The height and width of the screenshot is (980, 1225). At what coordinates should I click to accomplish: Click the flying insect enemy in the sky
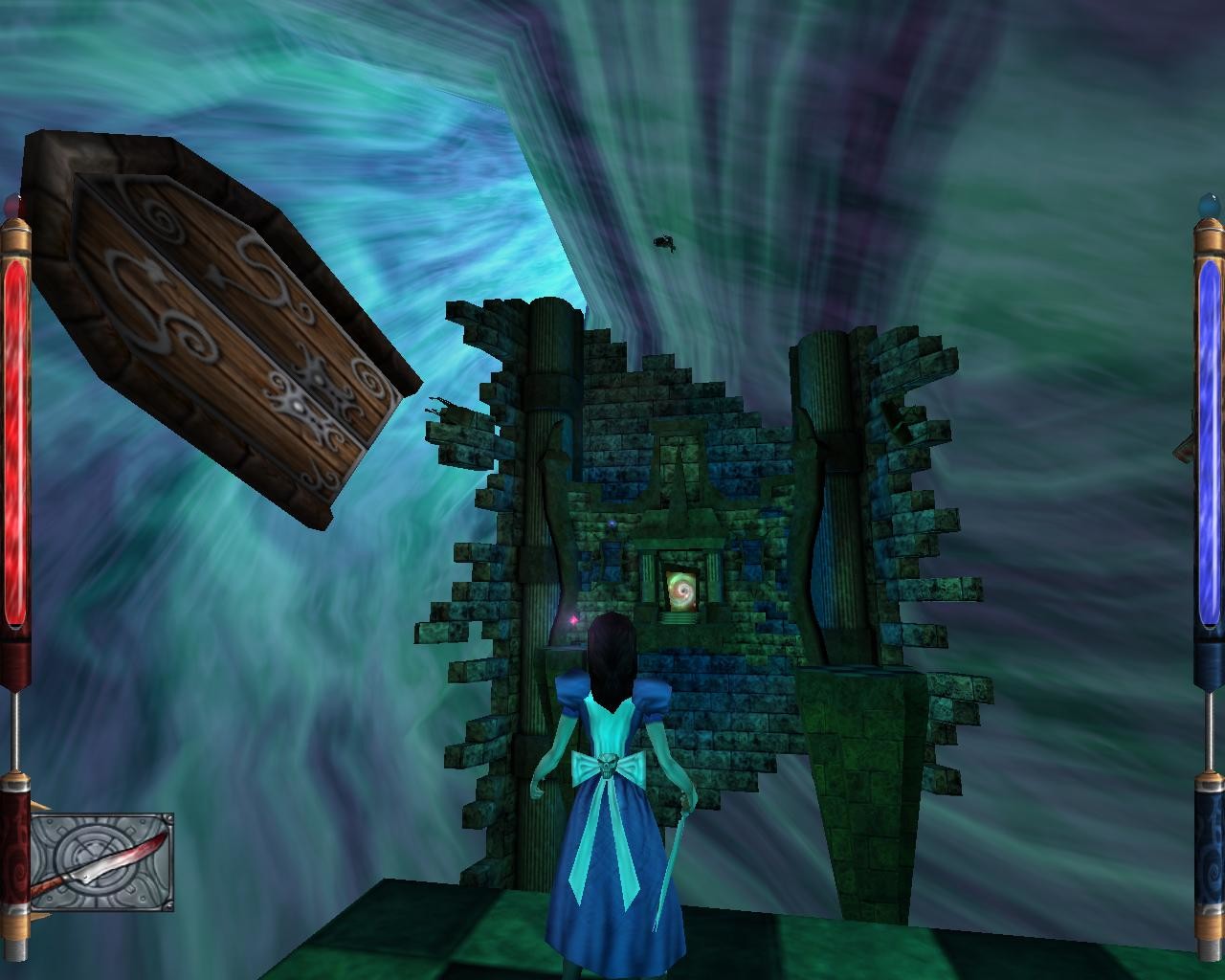[x=664, y=242]
